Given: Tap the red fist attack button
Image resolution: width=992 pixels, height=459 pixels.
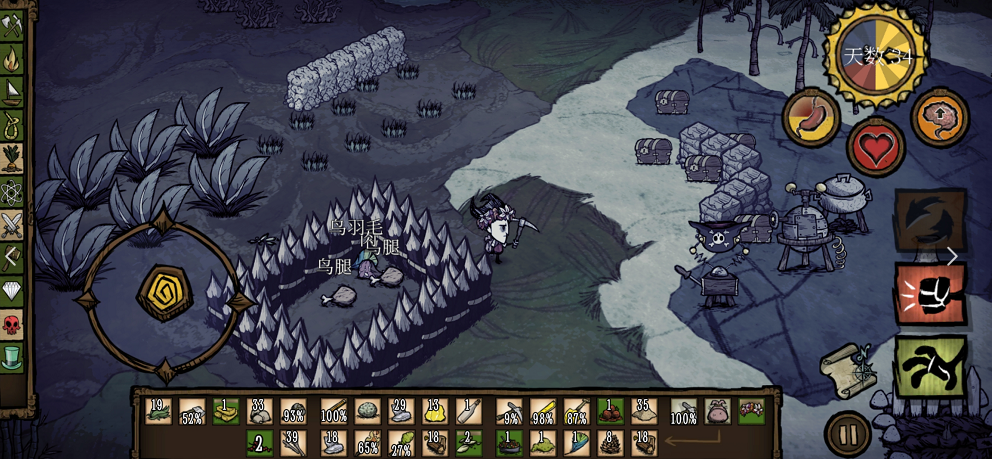Looking at the screenshot, I should (x=930, y=294).
